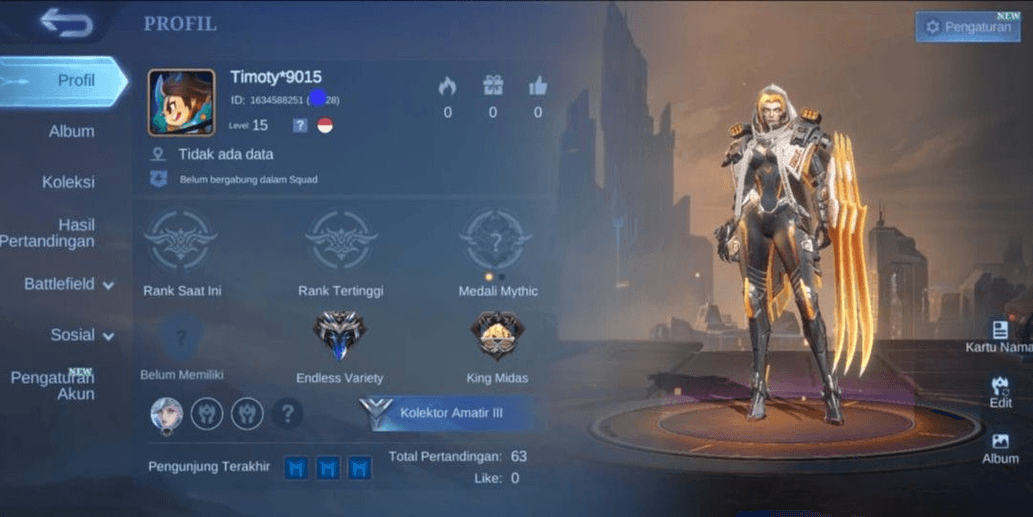Tap the player avatar portrait
This screenshot has height=517, width=1033.
pyautogui.click(x=181, y=102)
